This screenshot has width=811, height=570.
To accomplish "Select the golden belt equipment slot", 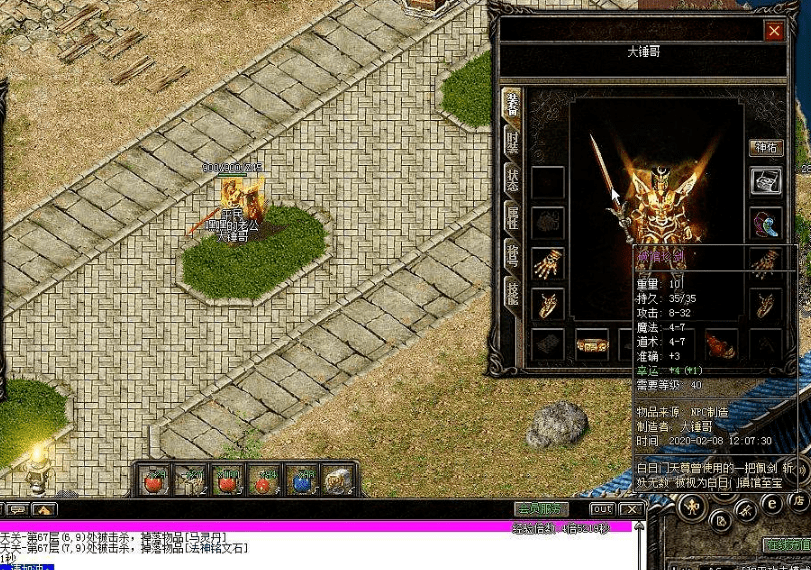I will click(x=592, y=345).
